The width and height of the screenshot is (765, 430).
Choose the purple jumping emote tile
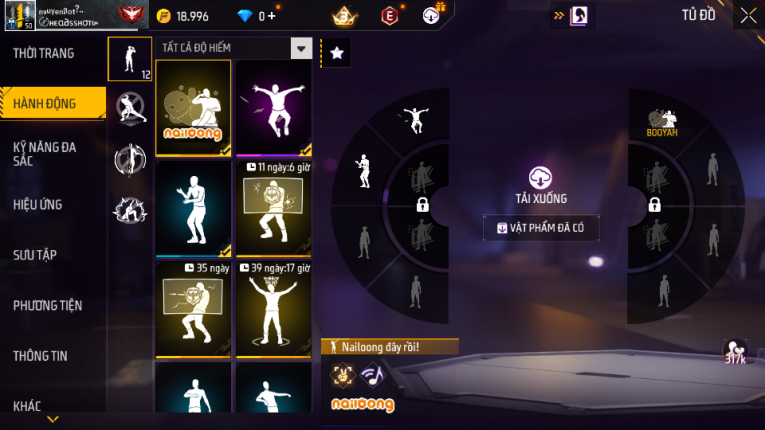pyautogui.click(x=273, y=108)
